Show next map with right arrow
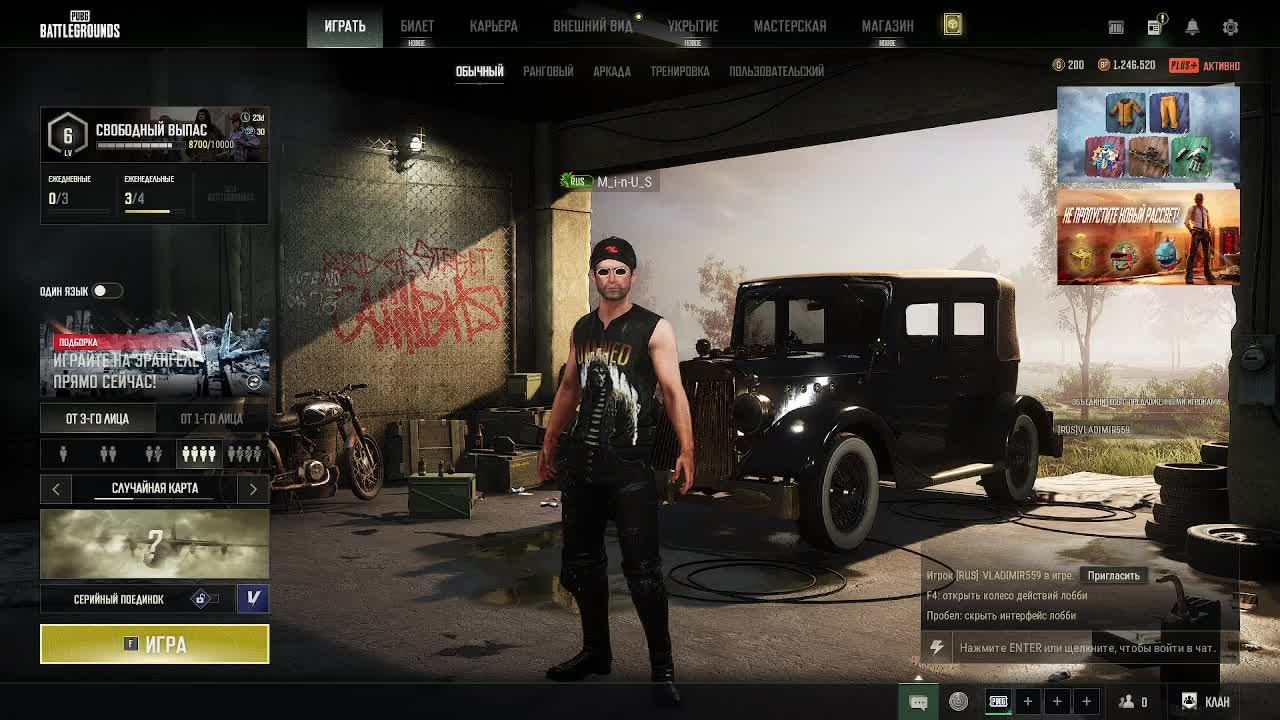The image size is (1280, 720). coord(253,489)
